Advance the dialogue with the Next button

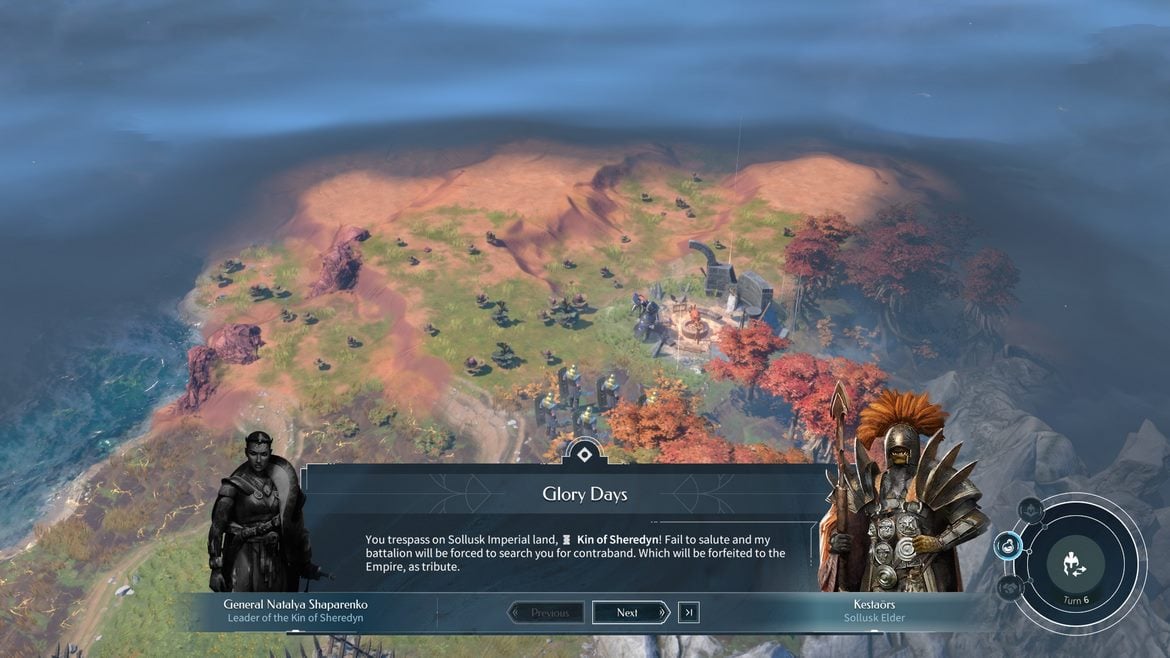(x=630, y=612)
